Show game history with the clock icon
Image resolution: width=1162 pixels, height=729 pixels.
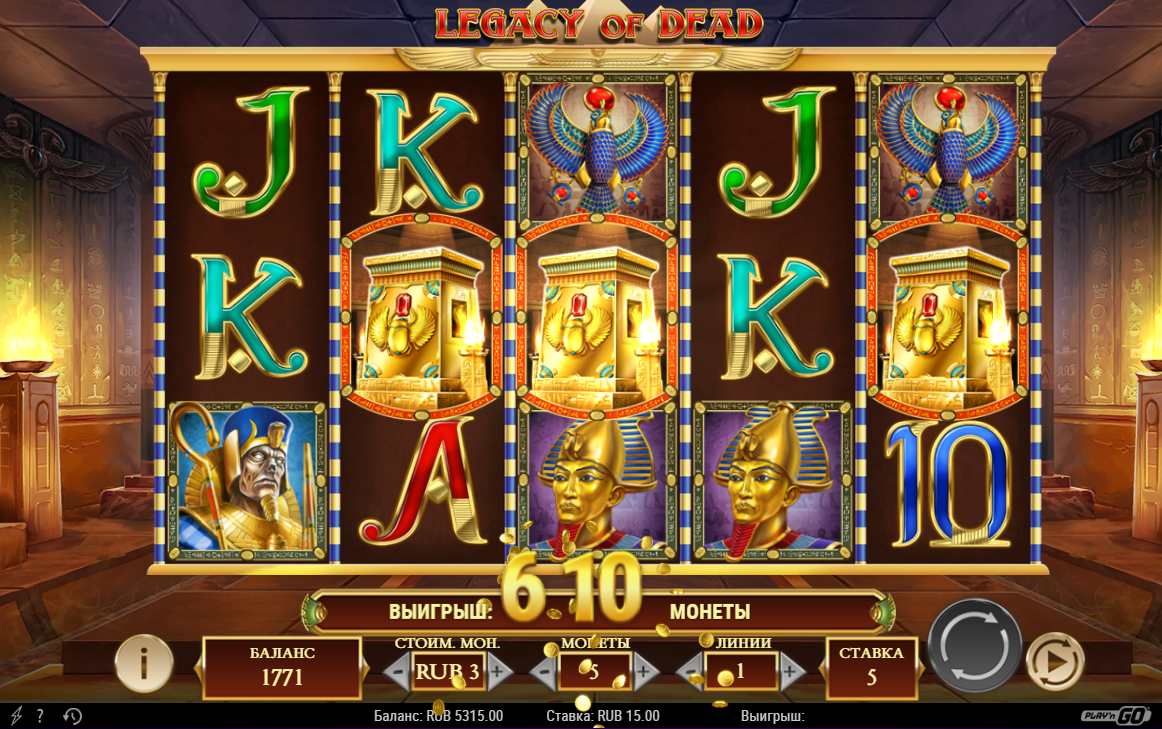(72, 716)
